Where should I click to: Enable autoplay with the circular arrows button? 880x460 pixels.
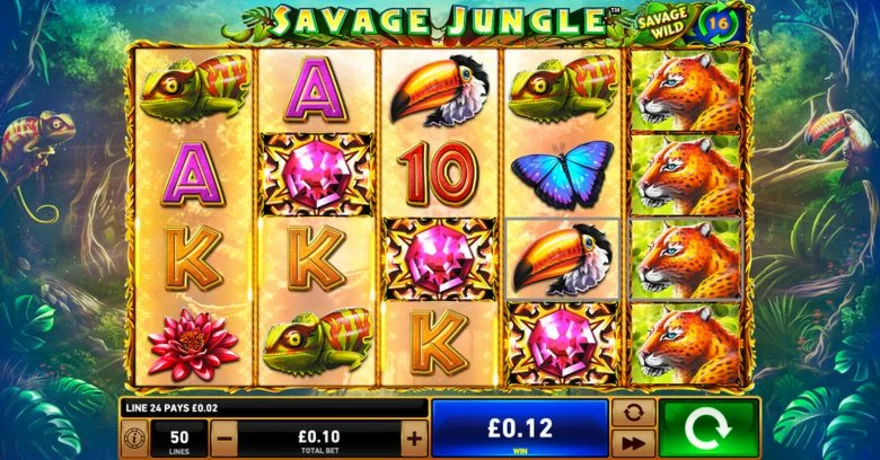click(x=632, y=413)
